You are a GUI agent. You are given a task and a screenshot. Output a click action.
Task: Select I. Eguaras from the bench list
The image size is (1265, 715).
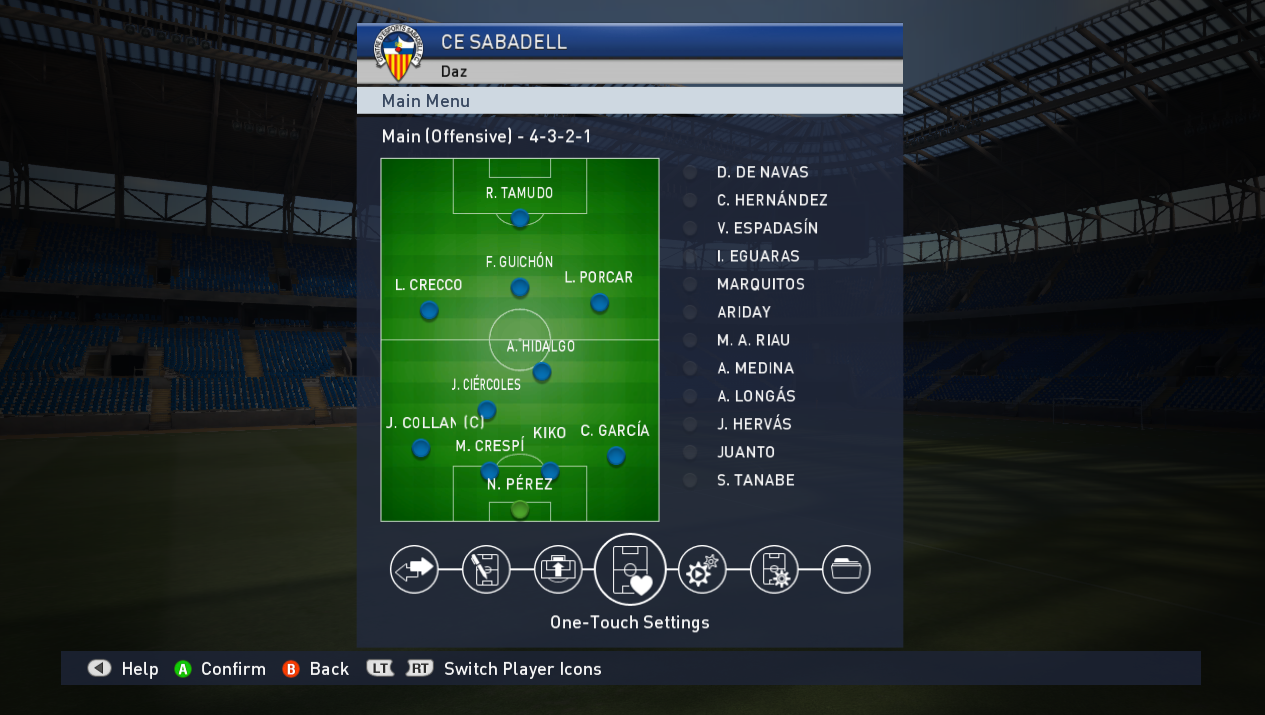[x=757, y=256]
